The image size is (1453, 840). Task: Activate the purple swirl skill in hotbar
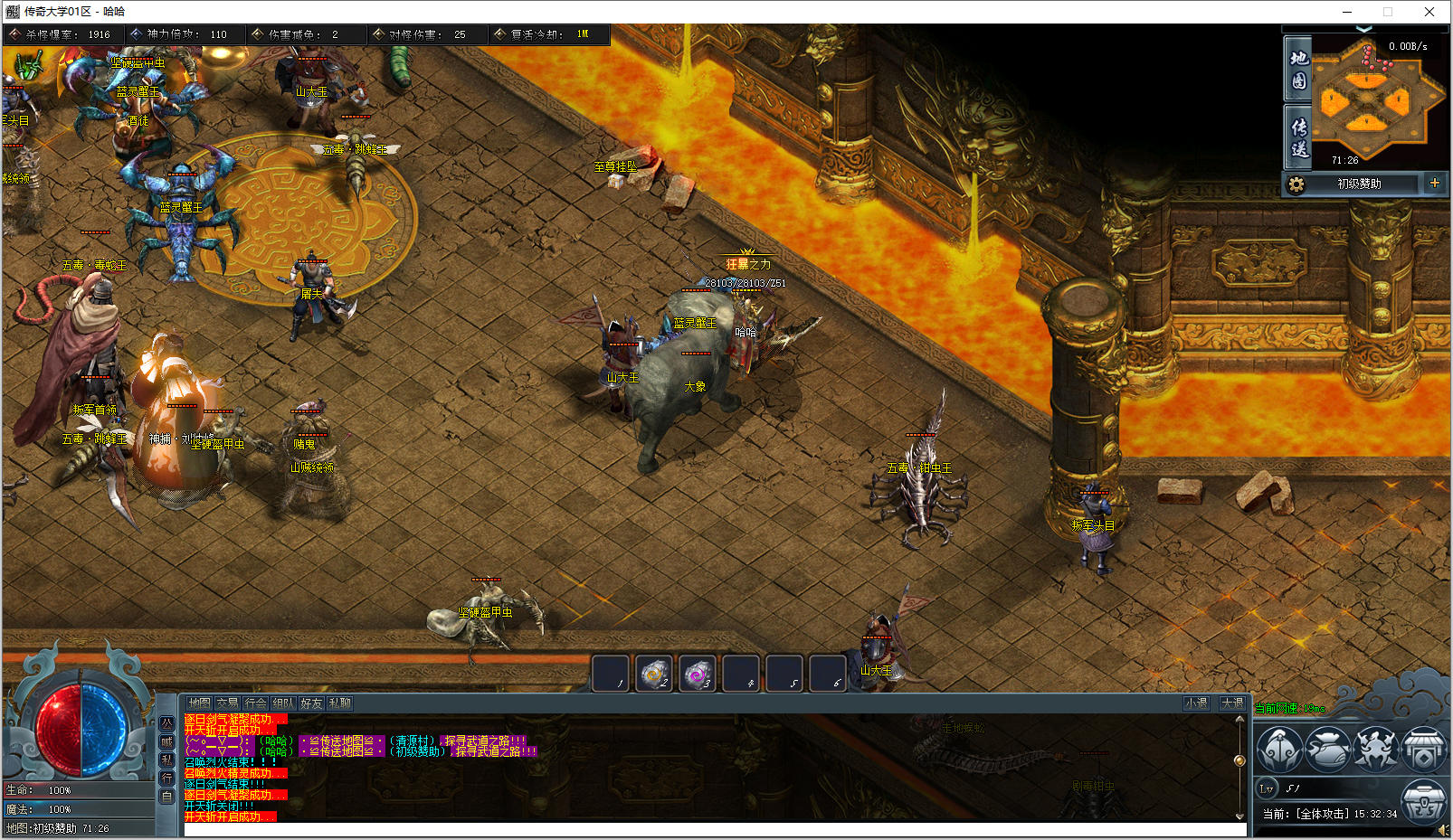697,675
